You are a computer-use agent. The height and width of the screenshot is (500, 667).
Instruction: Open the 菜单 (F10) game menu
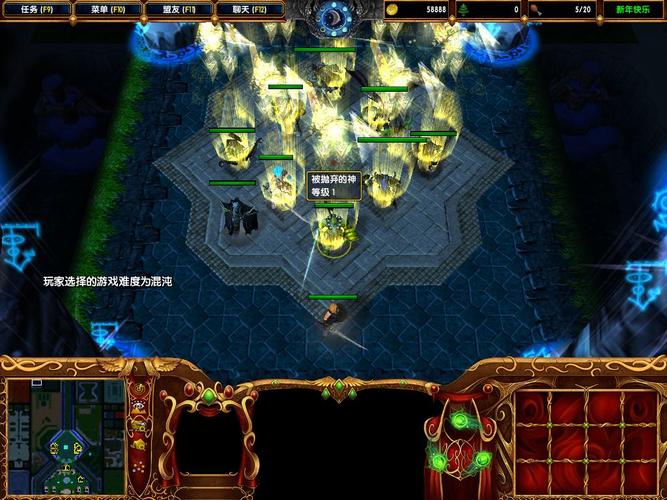(x=107, y=9)
